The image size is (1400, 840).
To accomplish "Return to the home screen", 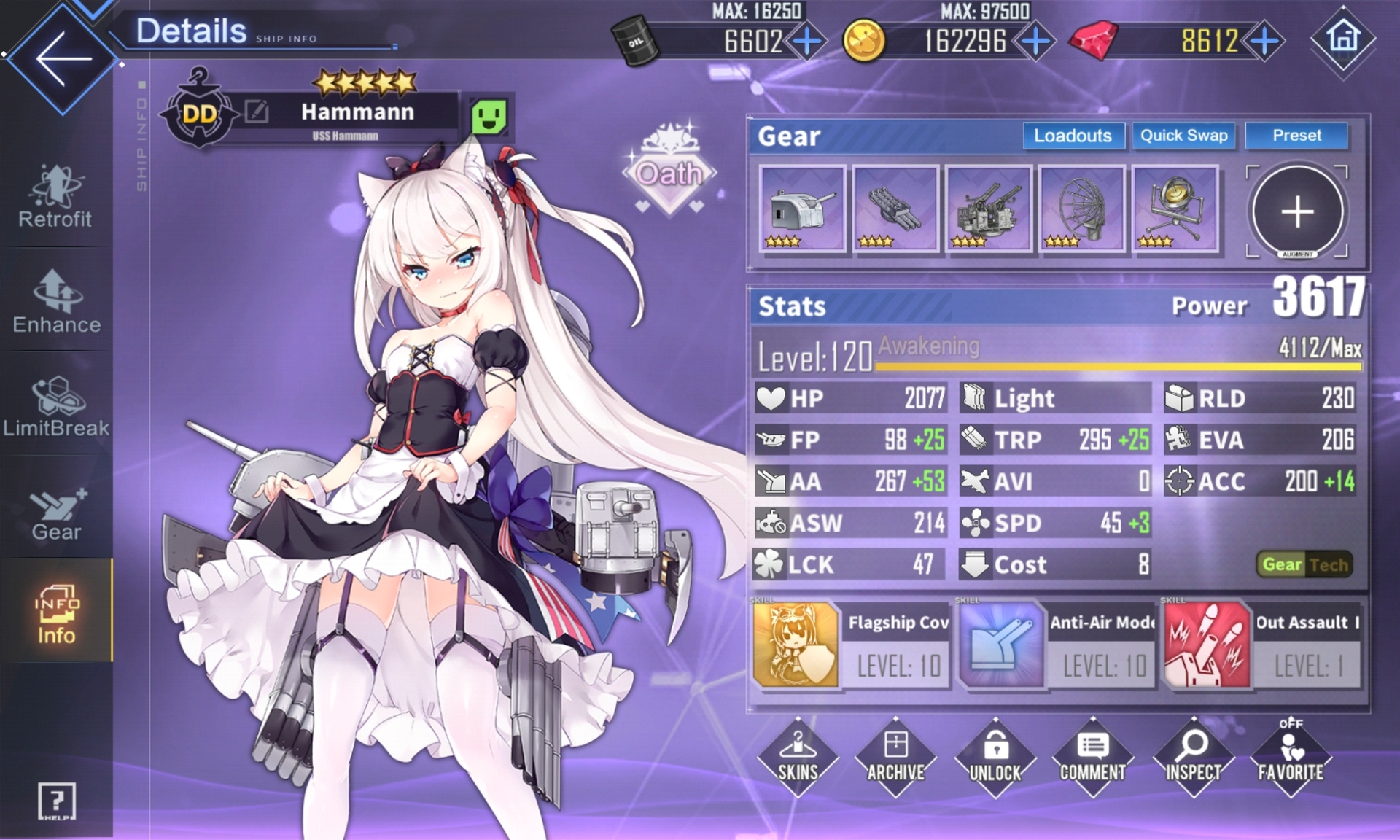I will pyautogui.click(x=1343, y=38).
